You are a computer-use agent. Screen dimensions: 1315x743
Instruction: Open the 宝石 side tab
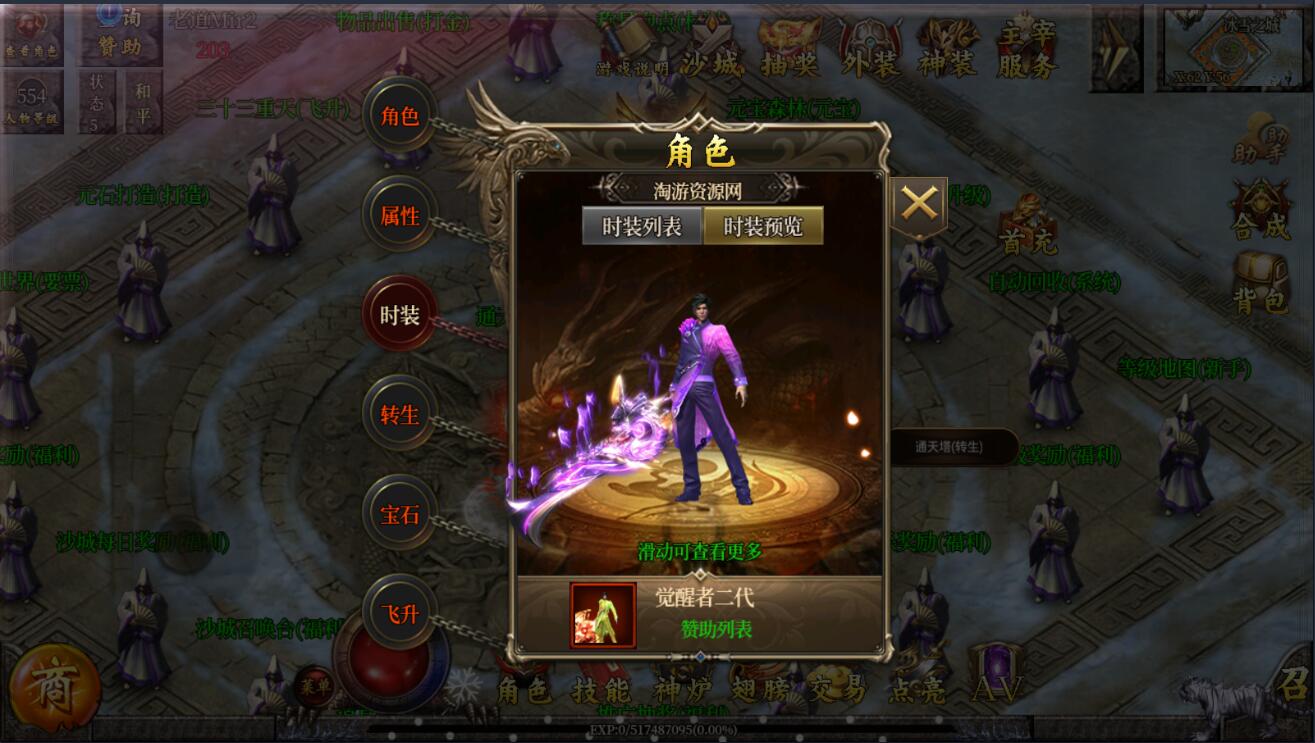[400, 514]
